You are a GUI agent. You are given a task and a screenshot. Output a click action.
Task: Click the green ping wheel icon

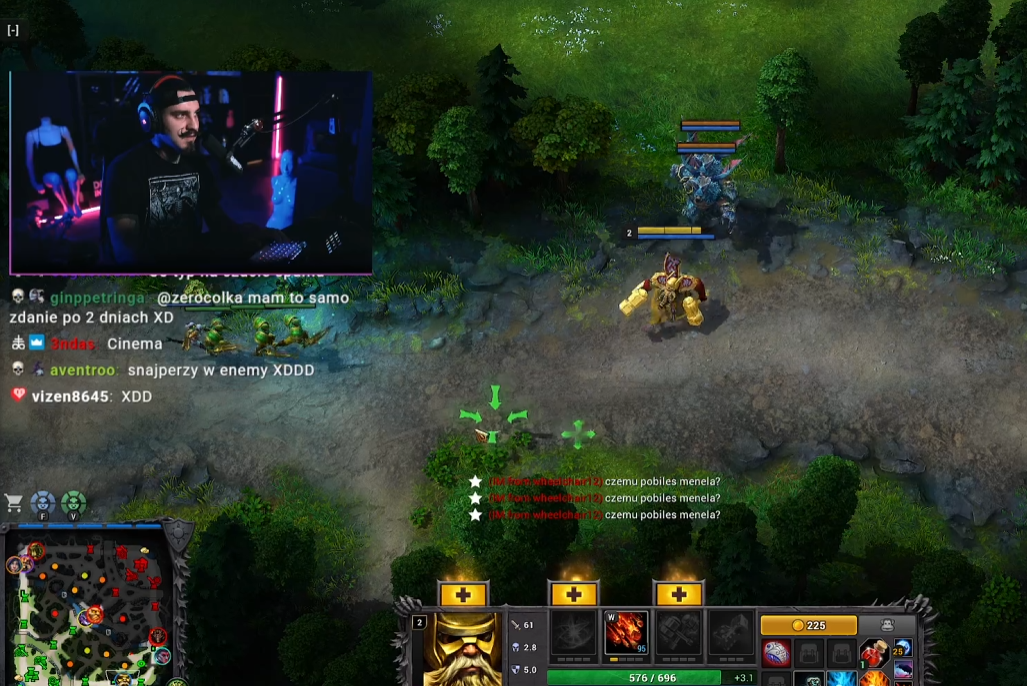click(x=73, y=503)
